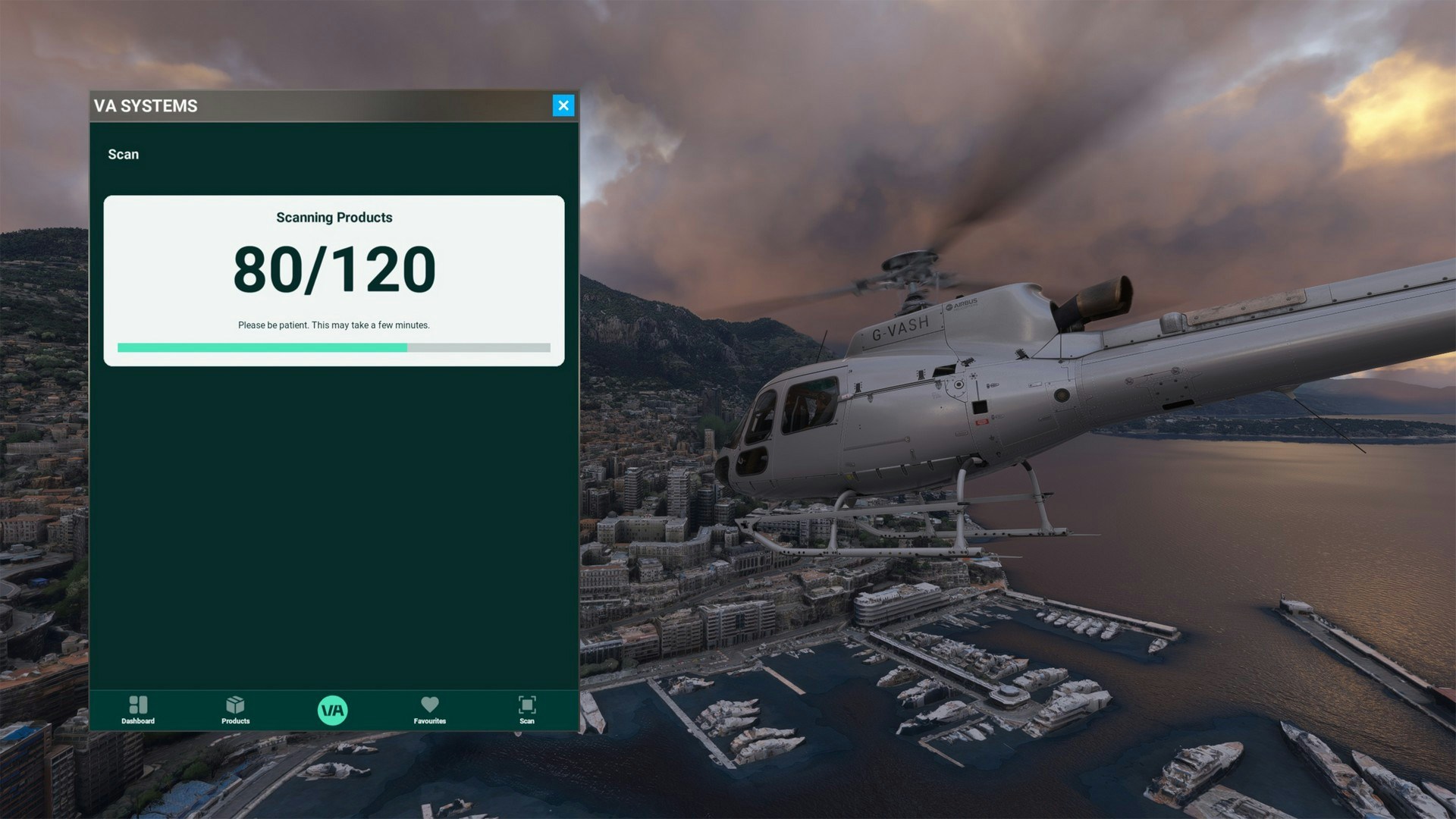Open the Dashboard tab
This screenshot has height=819, width=1456.
(x=138, y=710)
